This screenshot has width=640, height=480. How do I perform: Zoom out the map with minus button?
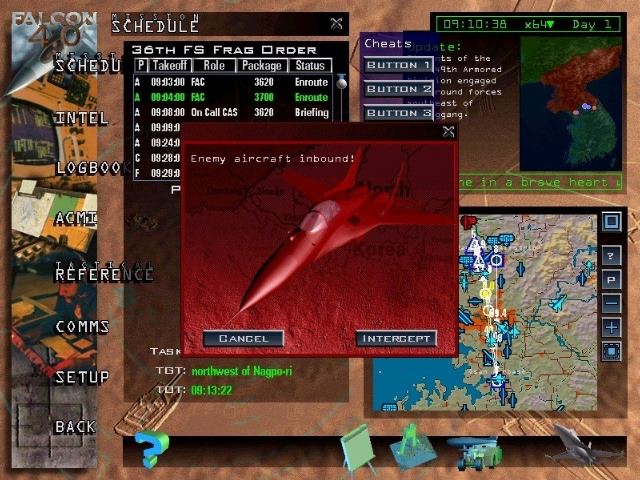click(611, 303)
